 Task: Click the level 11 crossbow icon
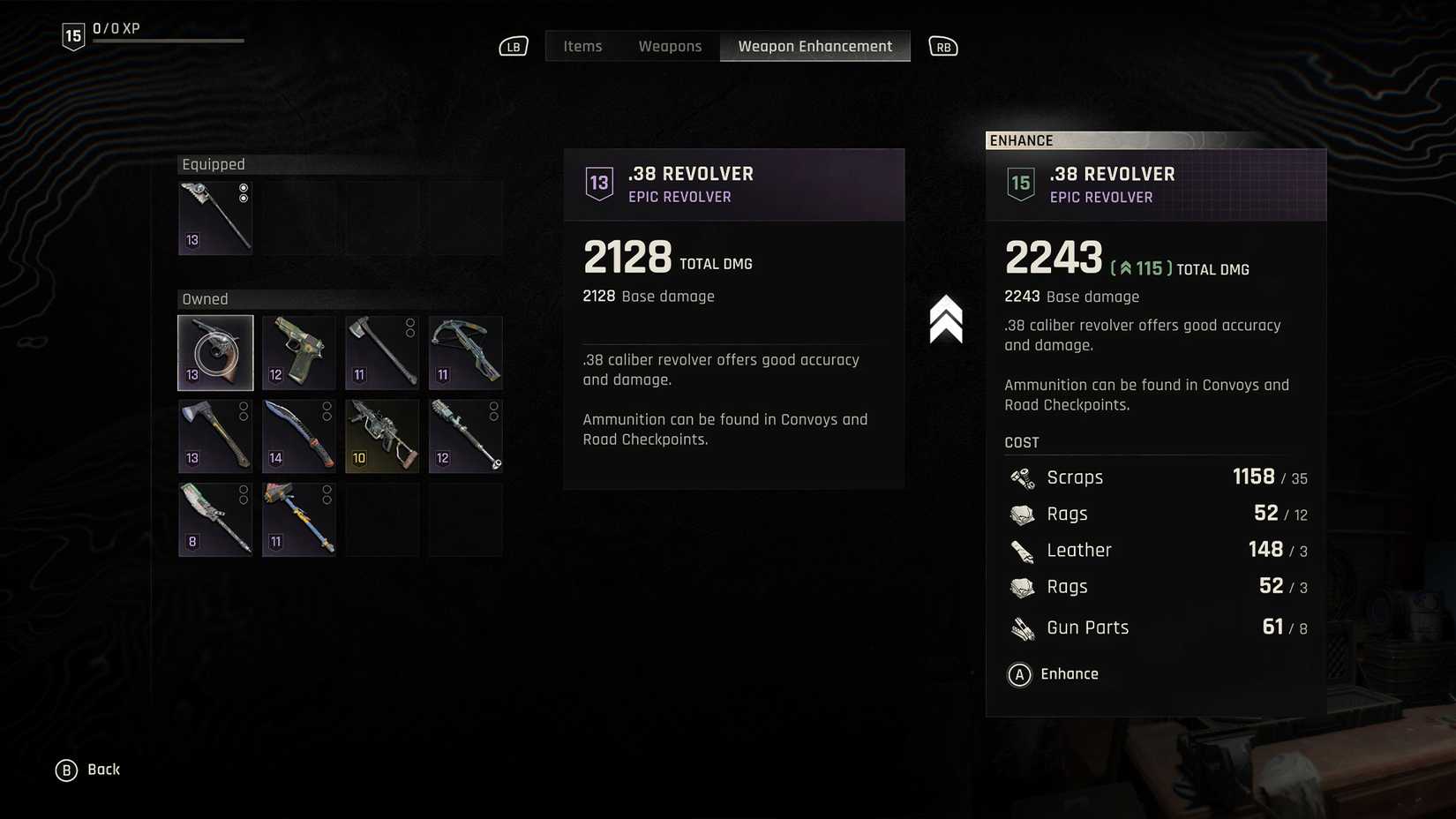tap(465, 352)
